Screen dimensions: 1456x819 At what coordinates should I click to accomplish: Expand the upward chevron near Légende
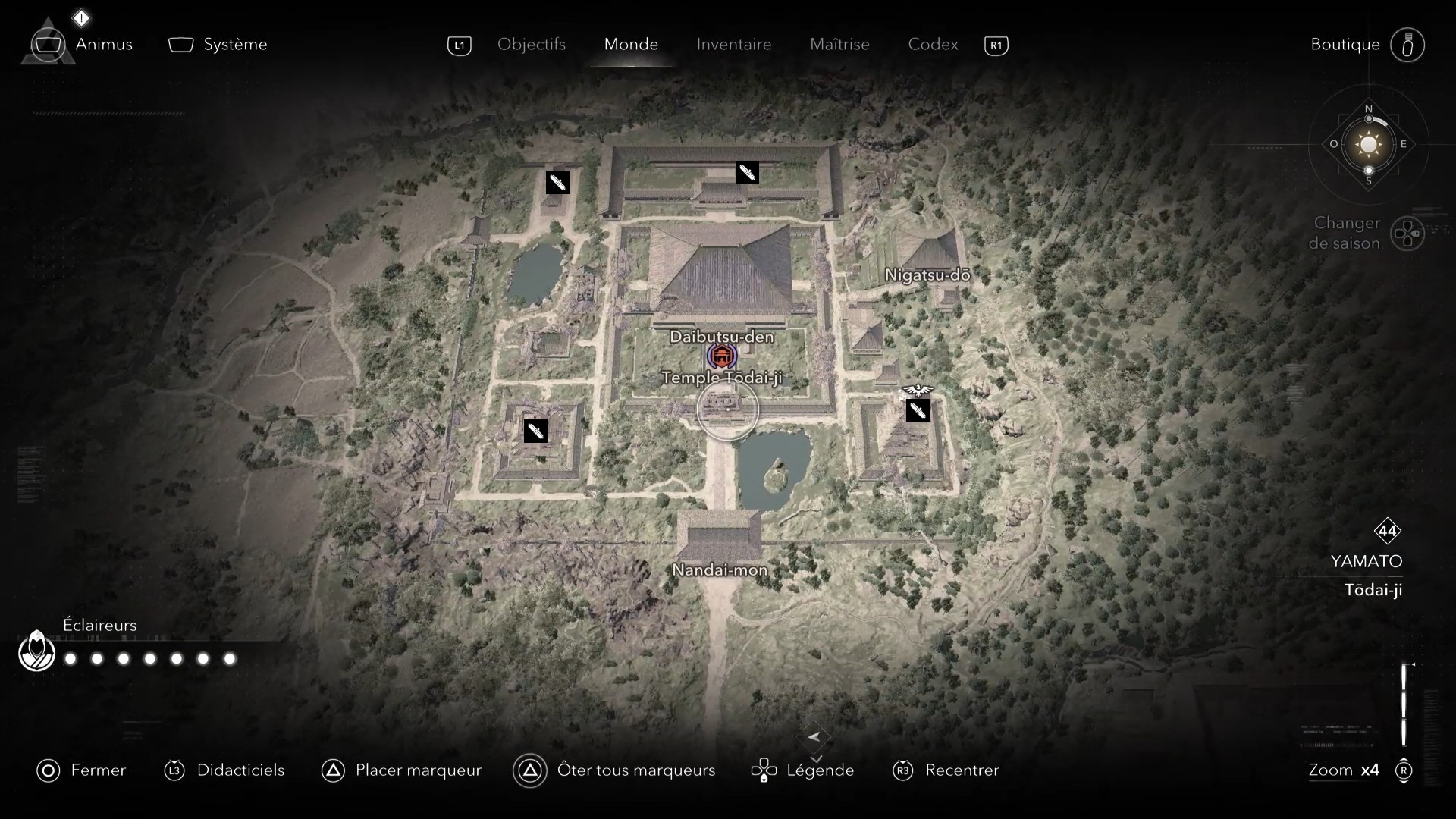(x=817, y=735)
